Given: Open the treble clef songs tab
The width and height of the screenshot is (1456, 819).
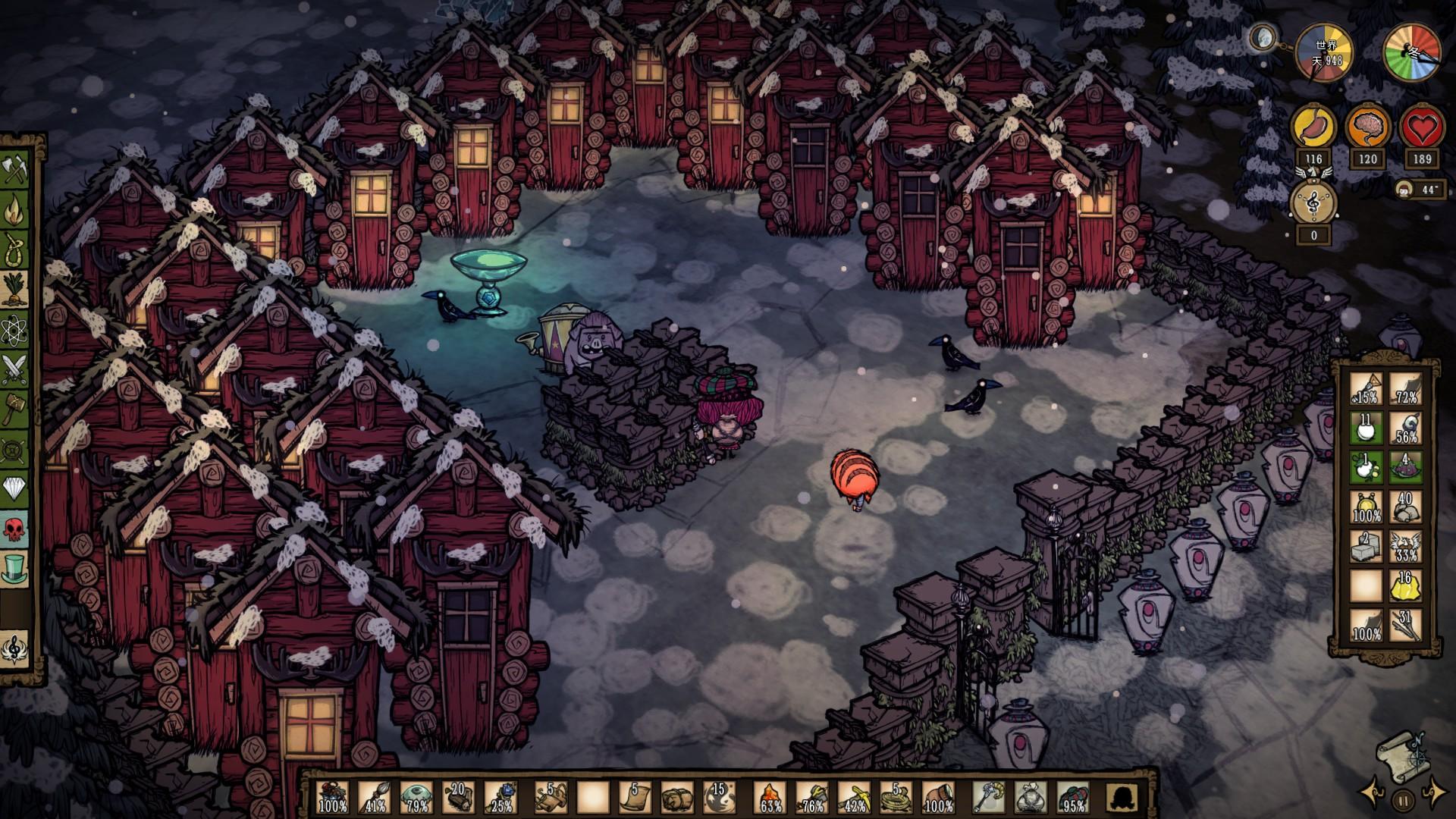Looking at the screenshot, I should point(15,650).
